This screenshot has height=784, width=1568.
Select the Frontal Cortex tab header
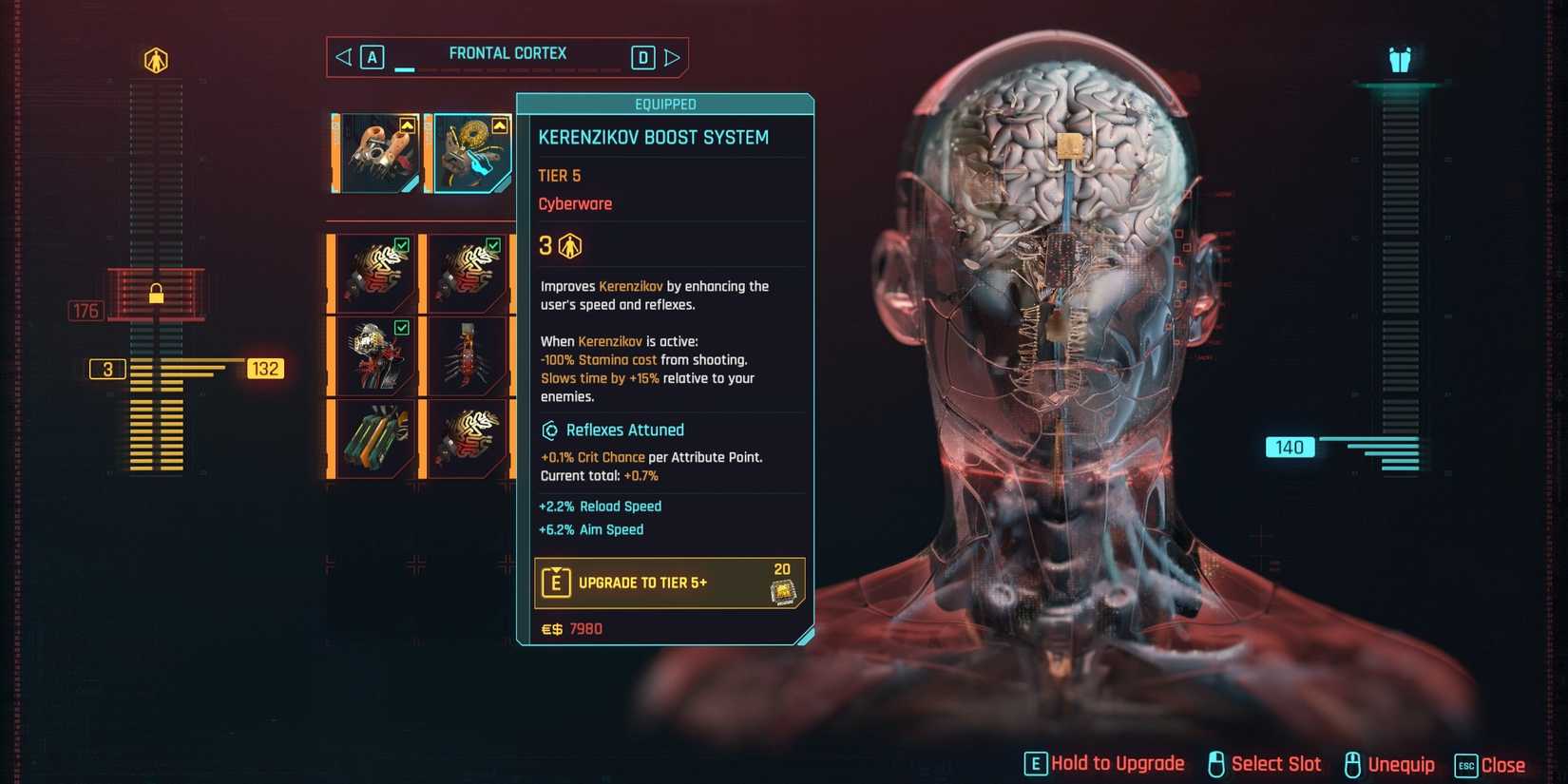[508, 53]
